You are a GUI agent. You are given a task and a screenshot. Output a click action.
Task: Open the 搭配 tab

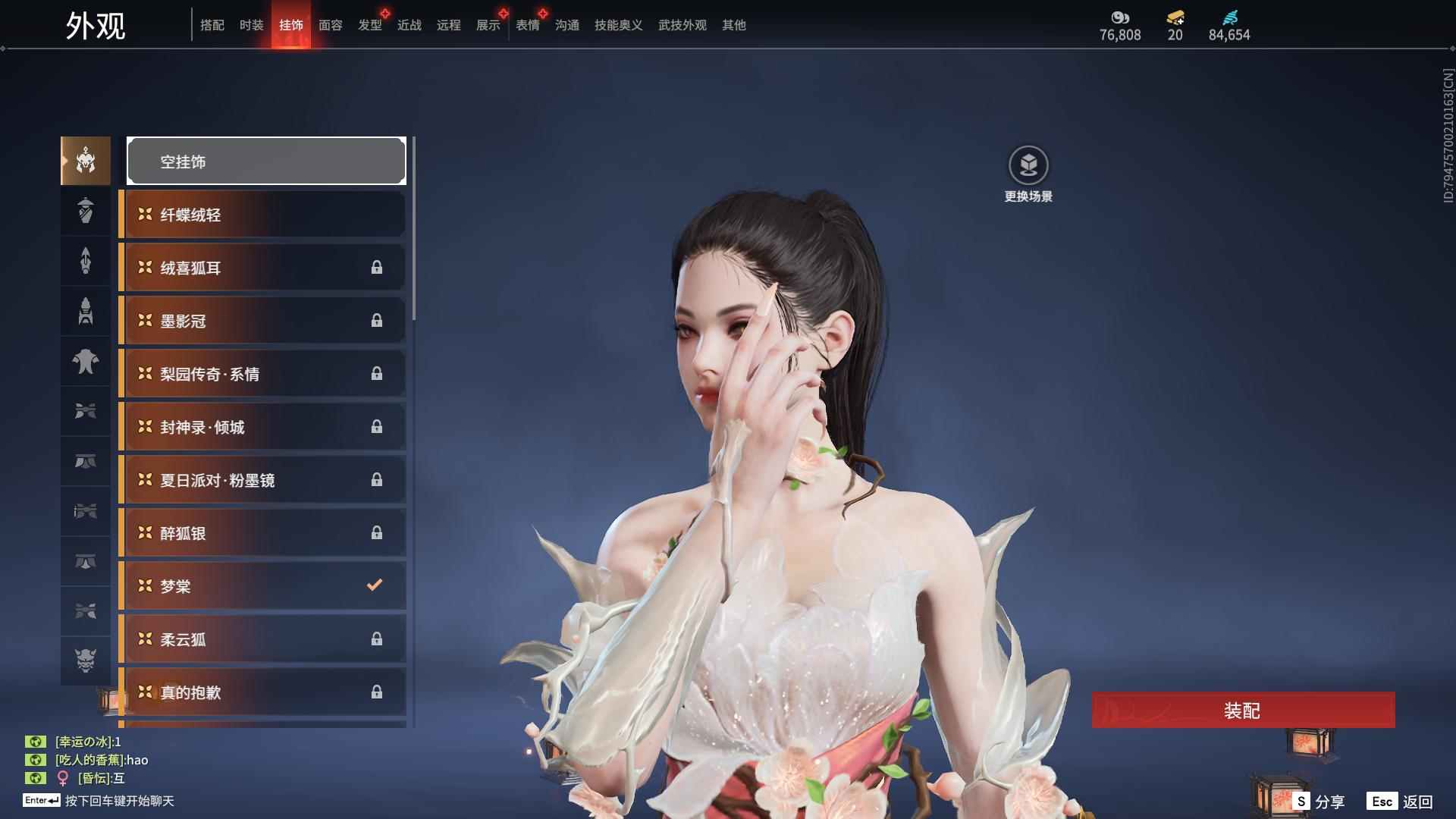212,25
